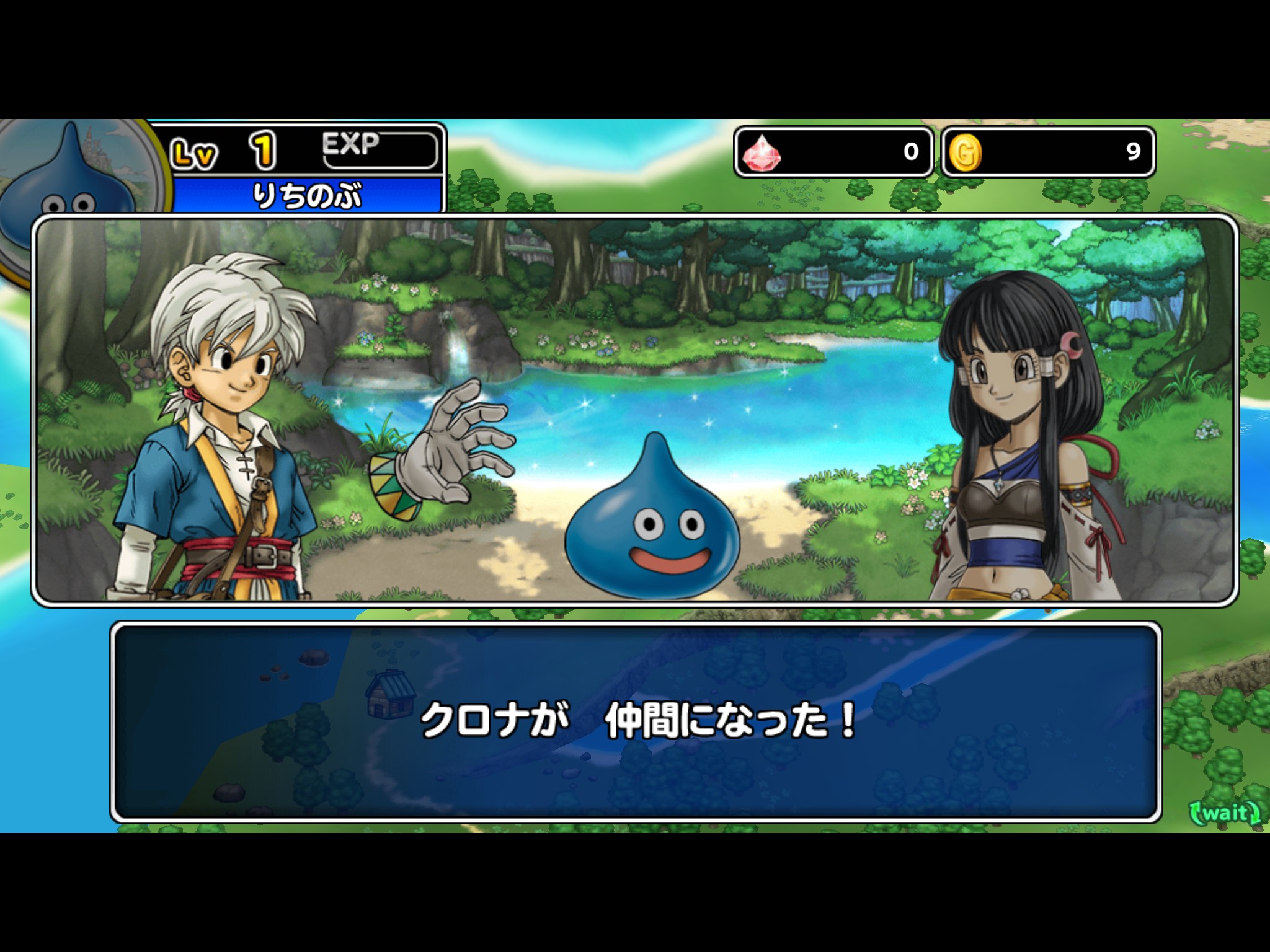Advance the blue dialogue message box
Screen dimensions: 1270x952
click(x=635, y=721)
